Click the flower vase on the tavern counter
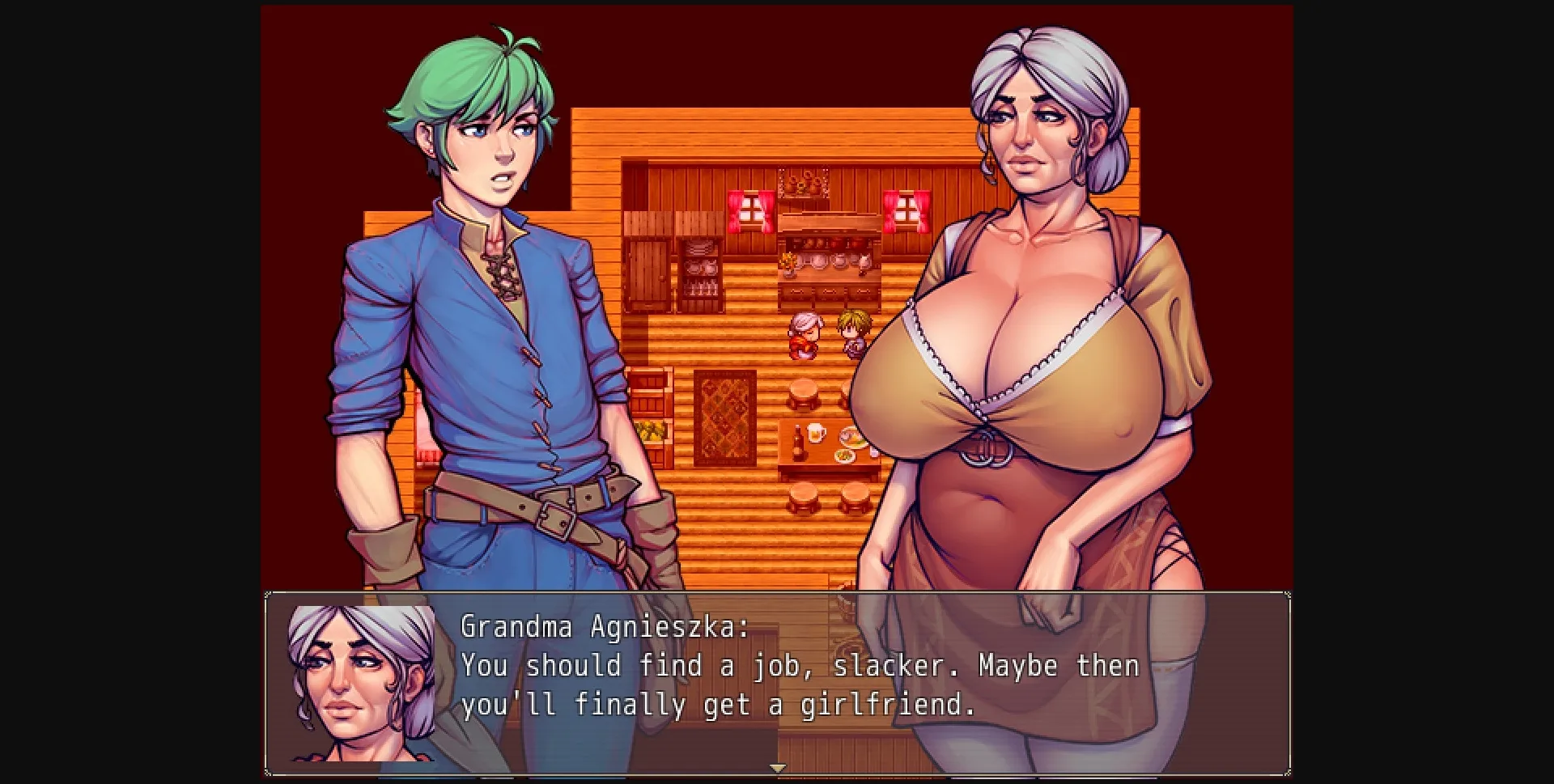Image resolution: width=1554 pixels, height=784 pixels. pos(787,262)
